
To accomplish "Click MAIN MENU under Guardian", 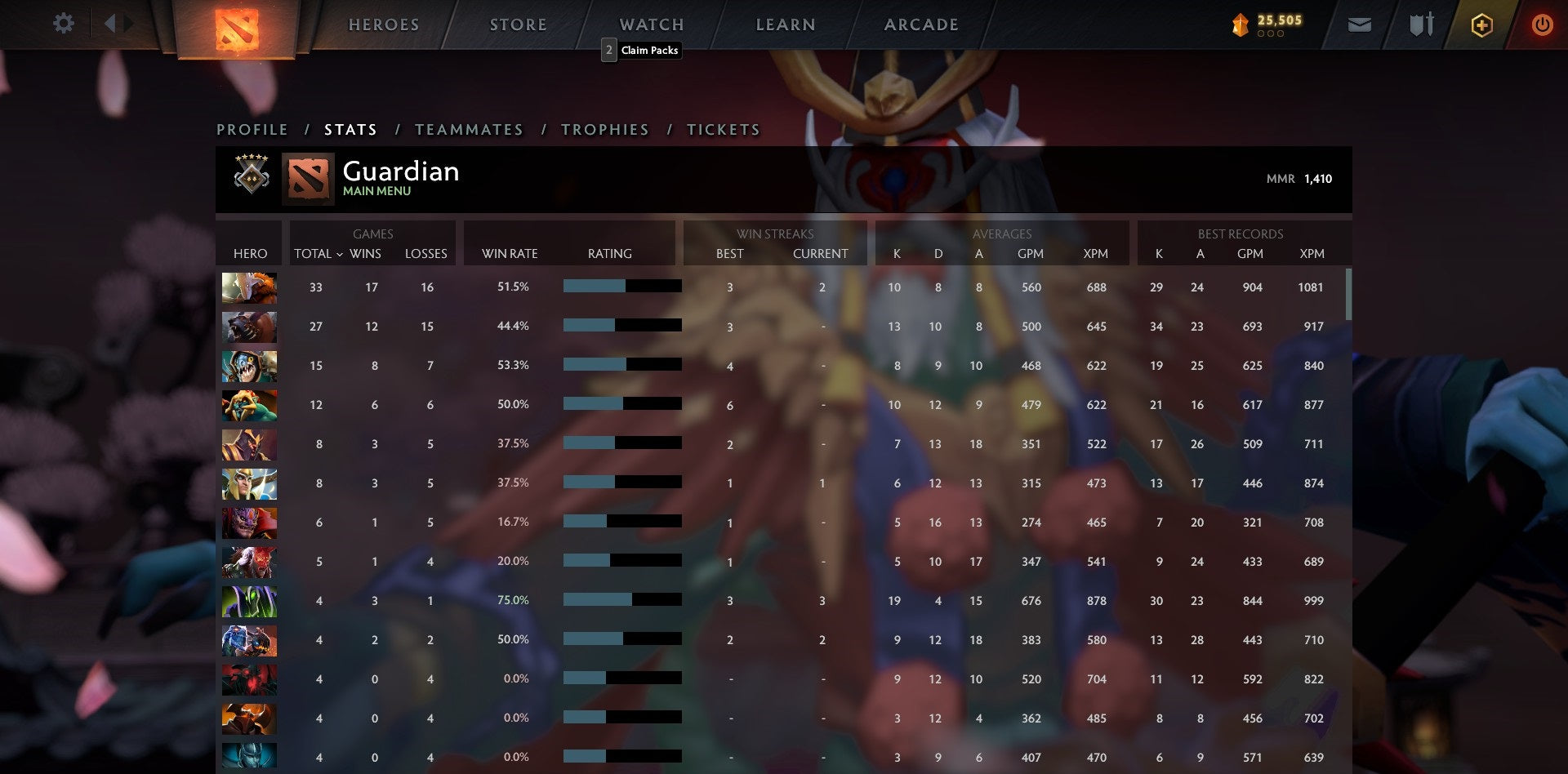I will (x=376, y=191).
